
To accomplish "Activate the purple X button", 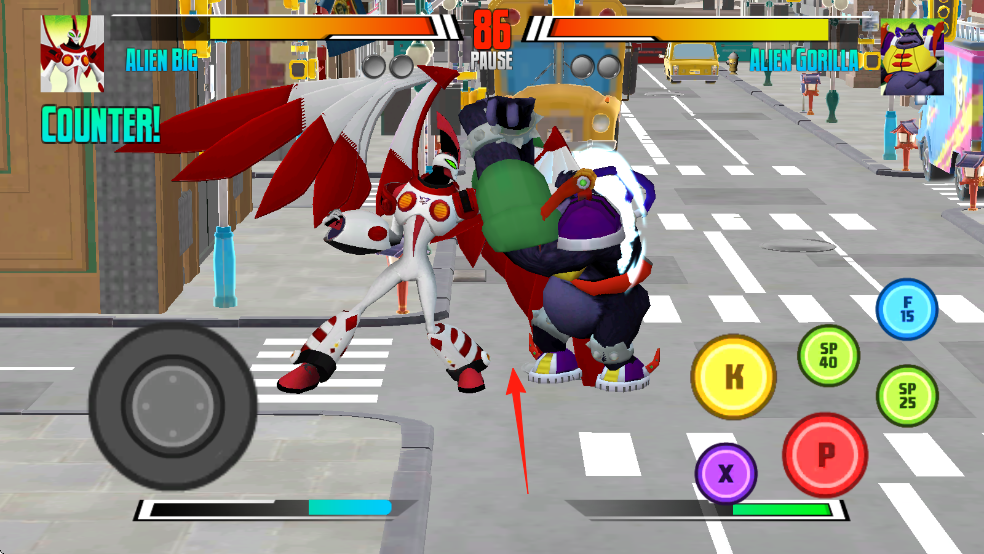I will pyautogui.click(x=726, y=472).
